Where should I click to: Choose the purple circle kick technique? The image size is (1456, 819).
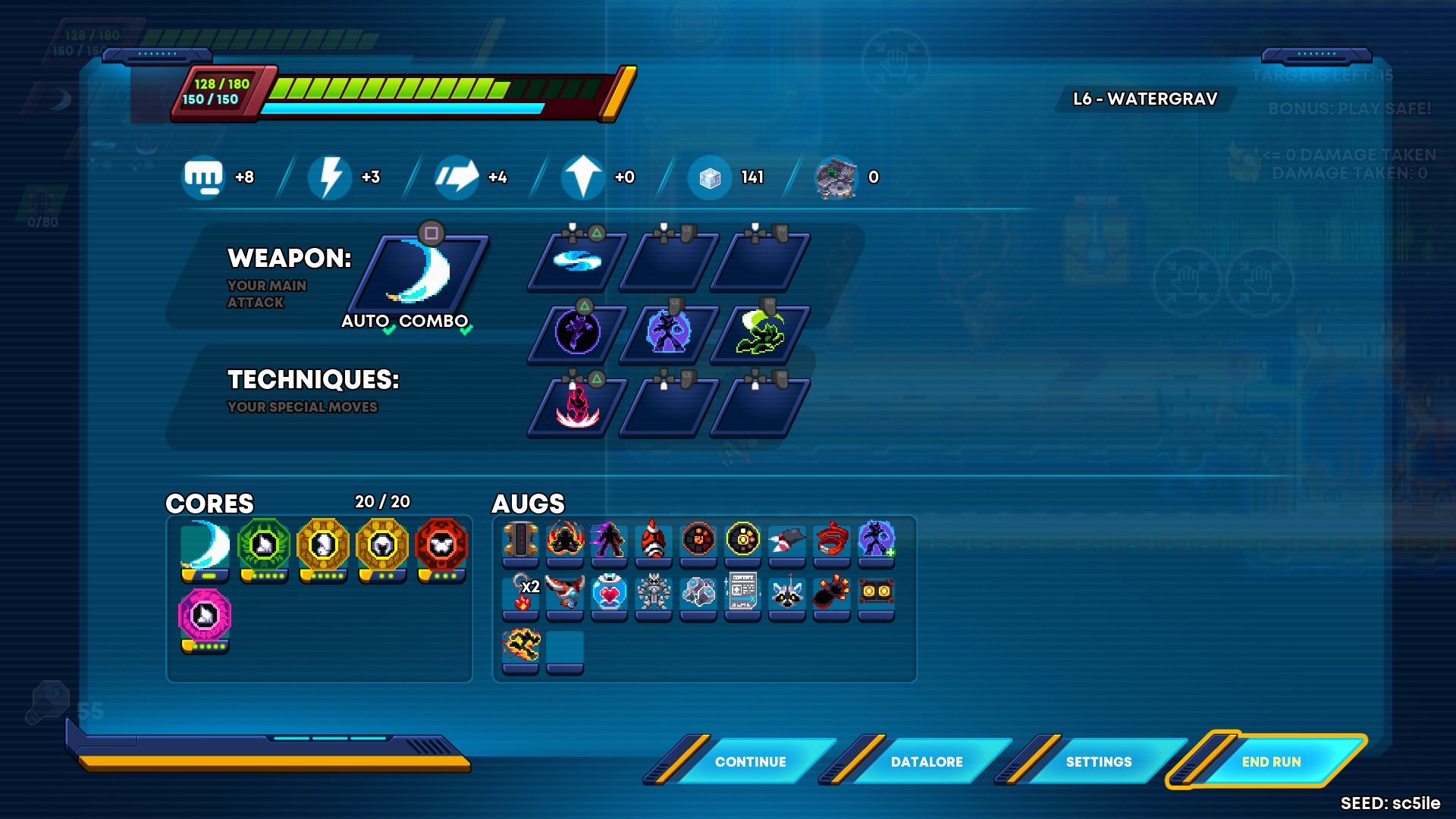pyautogui.click(x=577, y=332)
